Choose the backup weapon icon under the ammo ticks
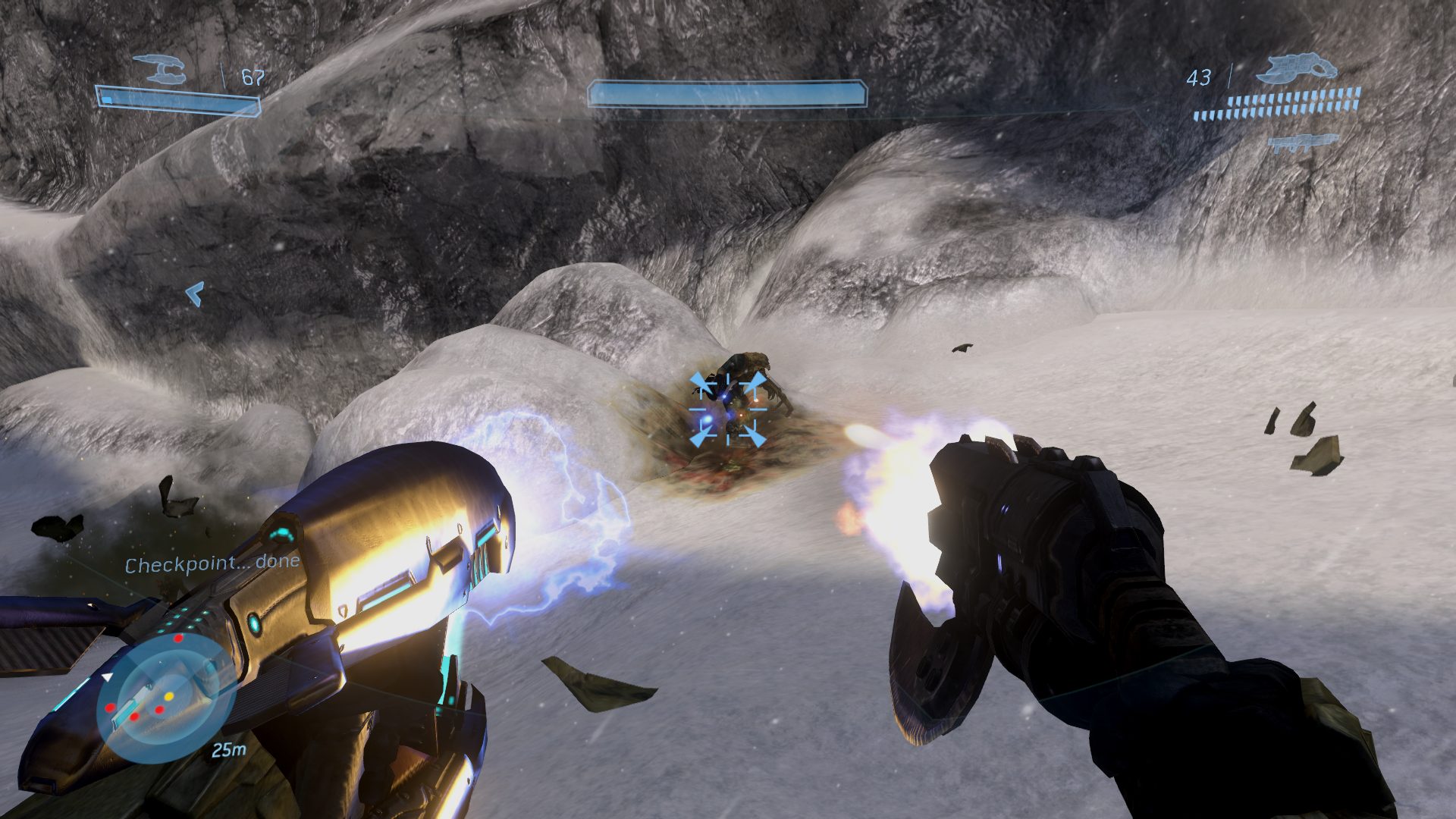 pyautogui.click(x=1302, y=143)
